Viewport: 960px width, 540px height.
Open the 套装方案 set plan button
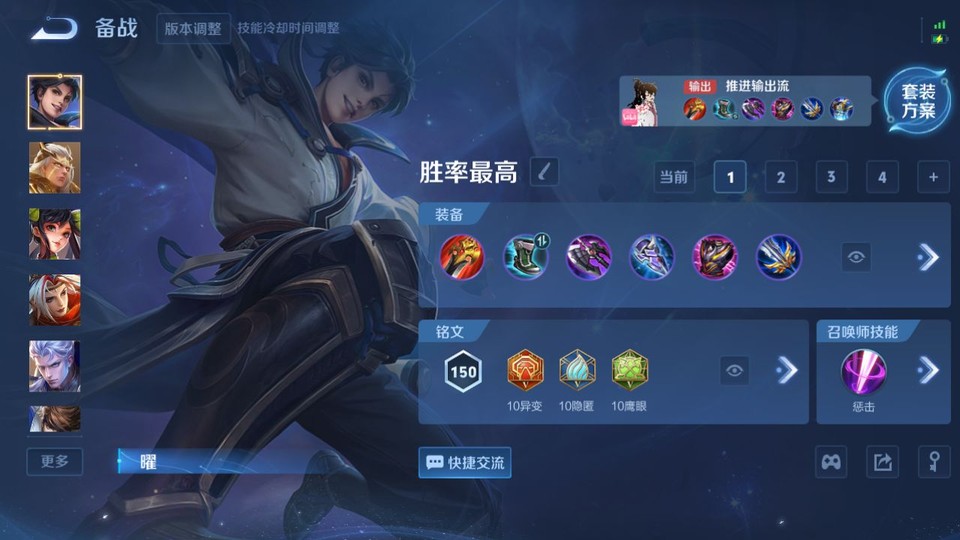pyautogui.click(x=917, y=101)
